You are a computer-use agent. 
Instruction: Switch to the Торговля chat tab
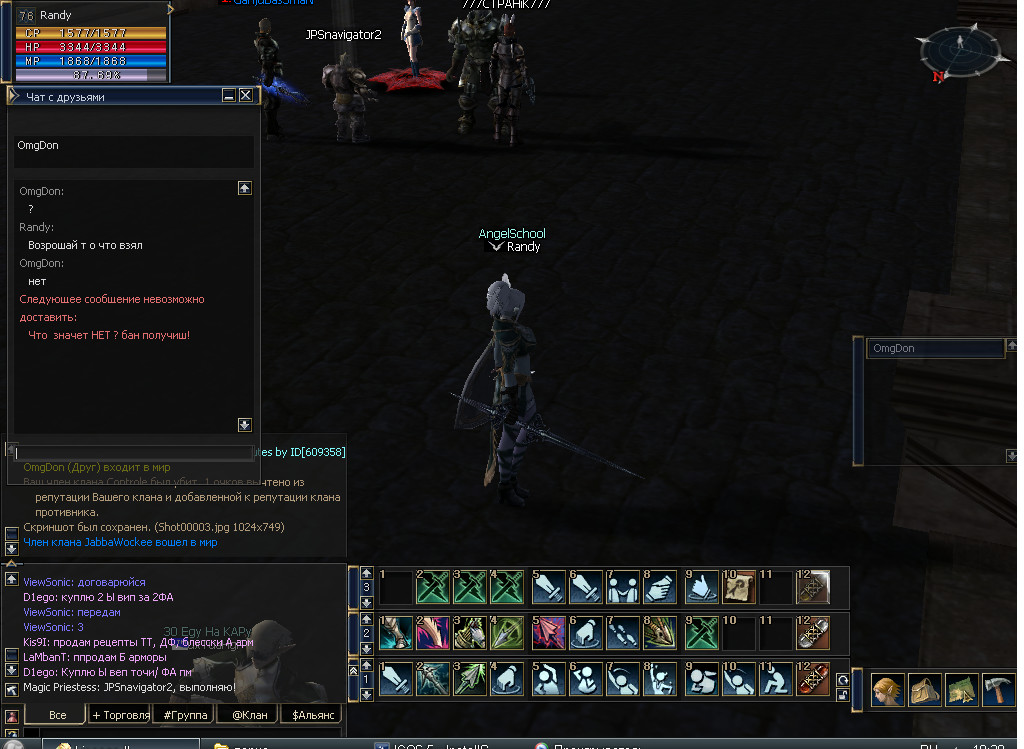point(120,714)
